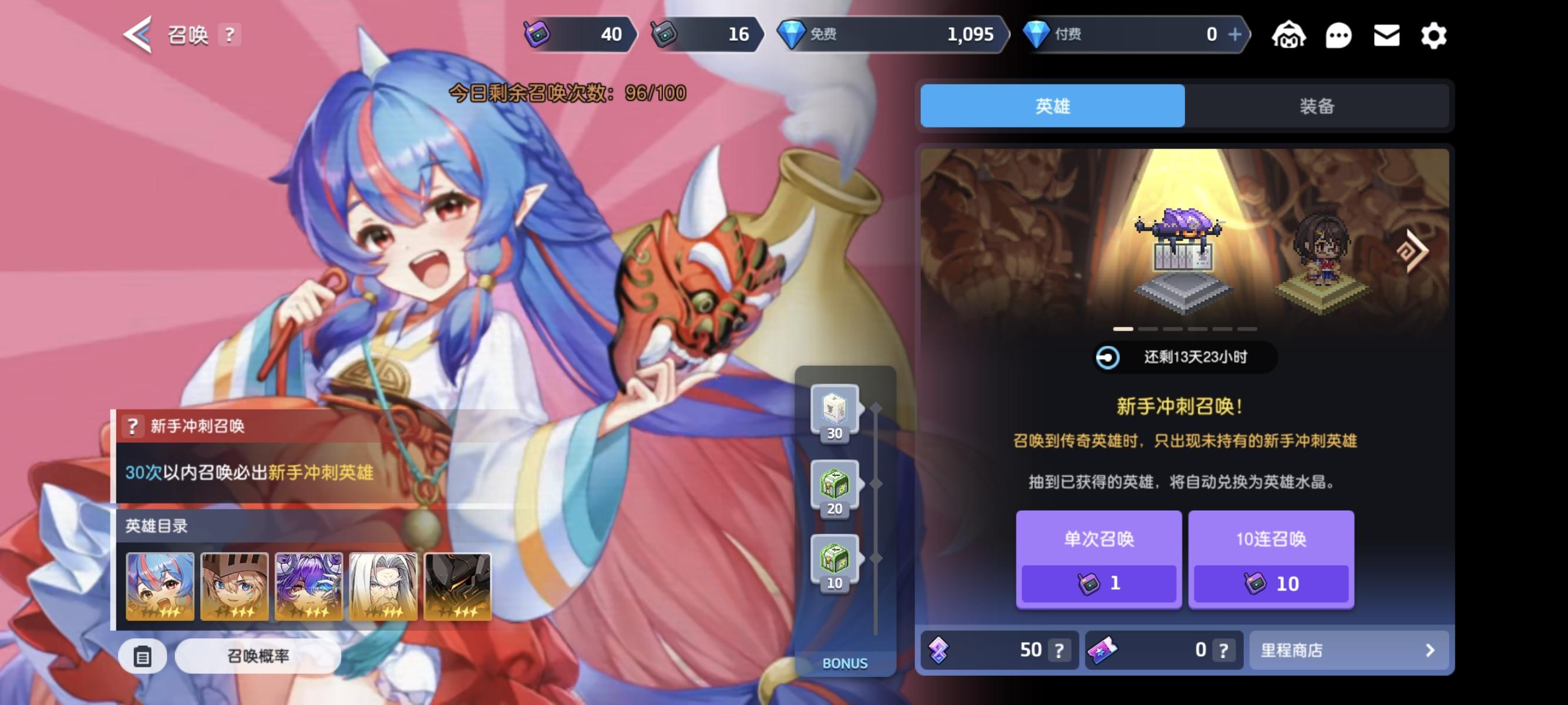1568x705 pixels.
Task: Open the summon help question mark icon
Action: [x=229, y=35]
